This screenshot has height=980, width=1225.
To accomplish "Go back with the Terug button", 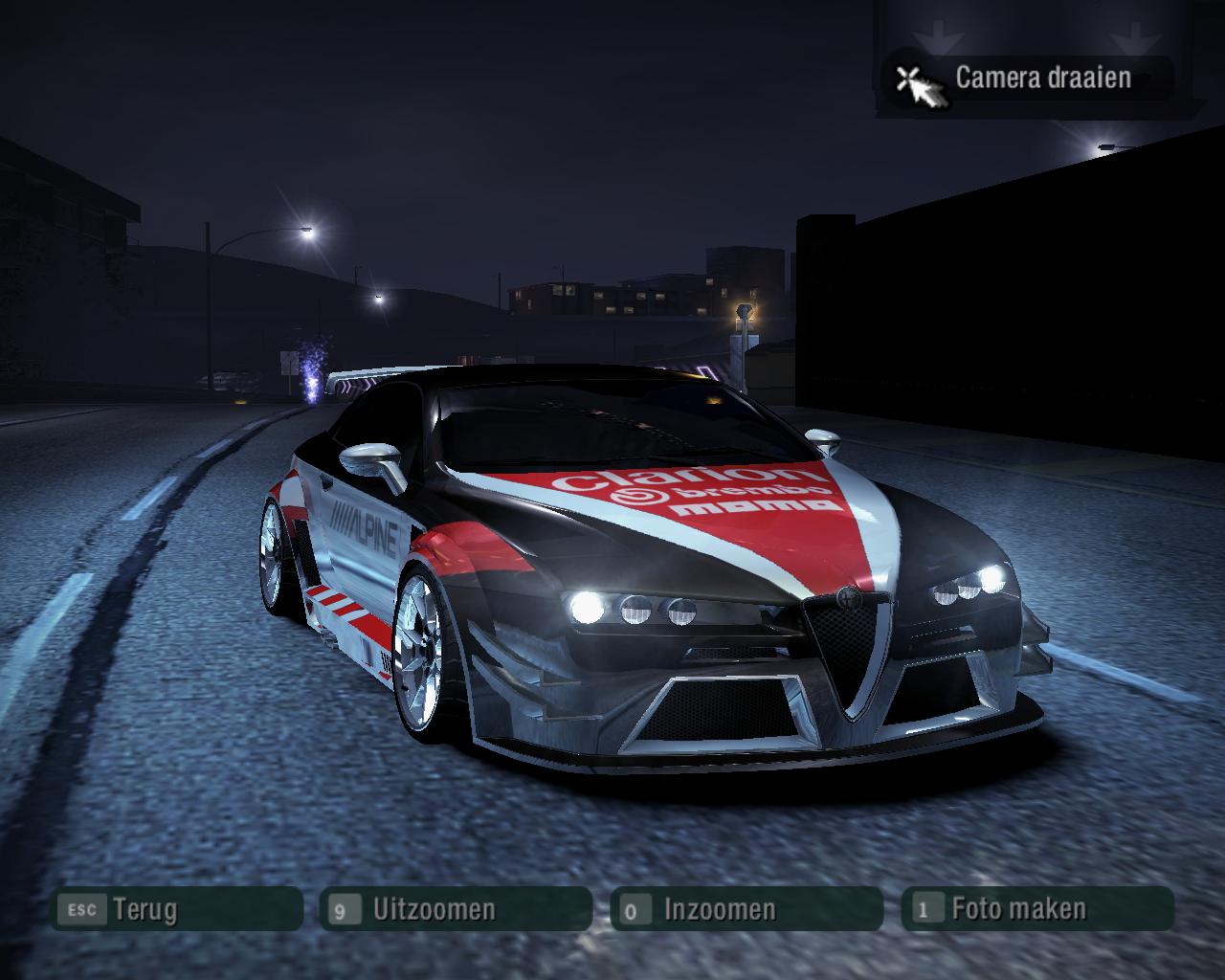I will 177,908.
